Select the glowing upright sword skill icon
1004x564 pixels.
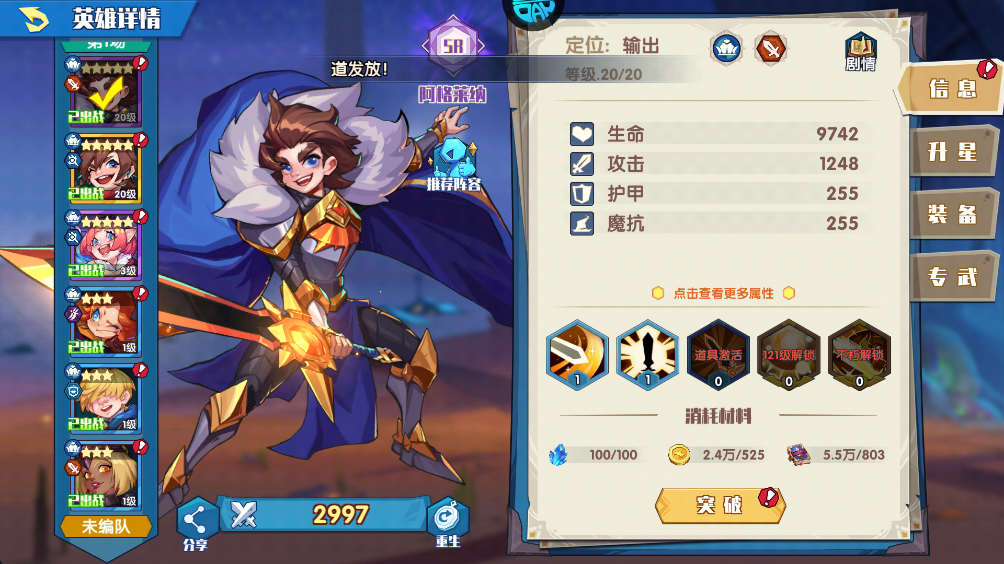(x=647, y=354)
